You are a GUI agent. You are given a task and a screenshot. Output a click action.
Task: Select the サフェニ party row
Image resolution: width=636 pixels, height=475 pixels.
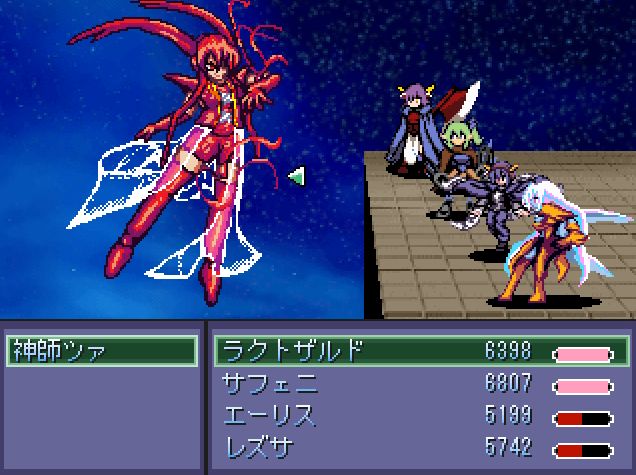420,383
